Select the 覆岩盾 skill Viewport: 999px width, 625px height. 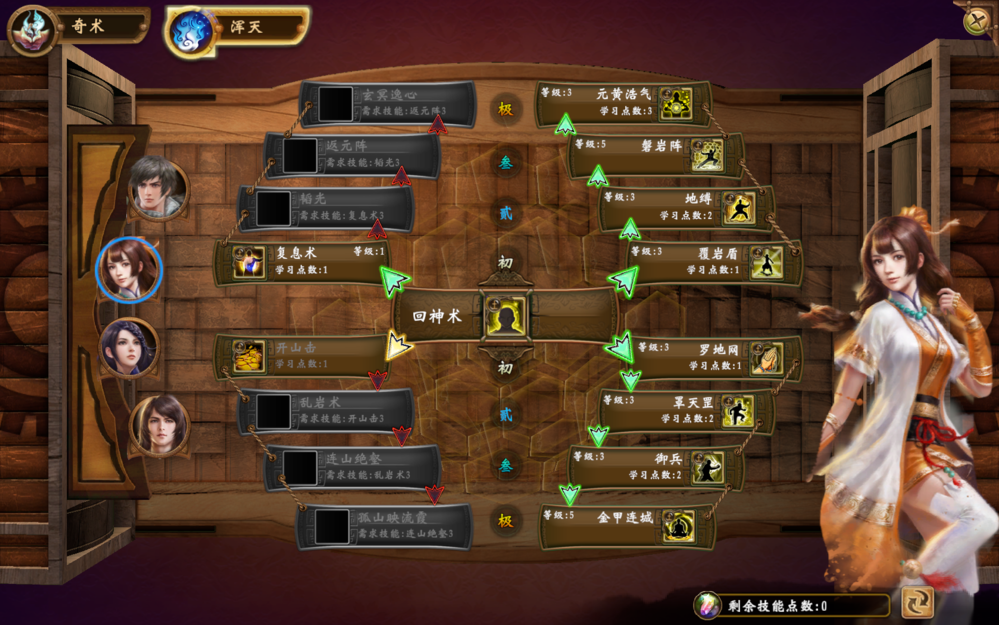pyautogui.click(x=714, y=262)
